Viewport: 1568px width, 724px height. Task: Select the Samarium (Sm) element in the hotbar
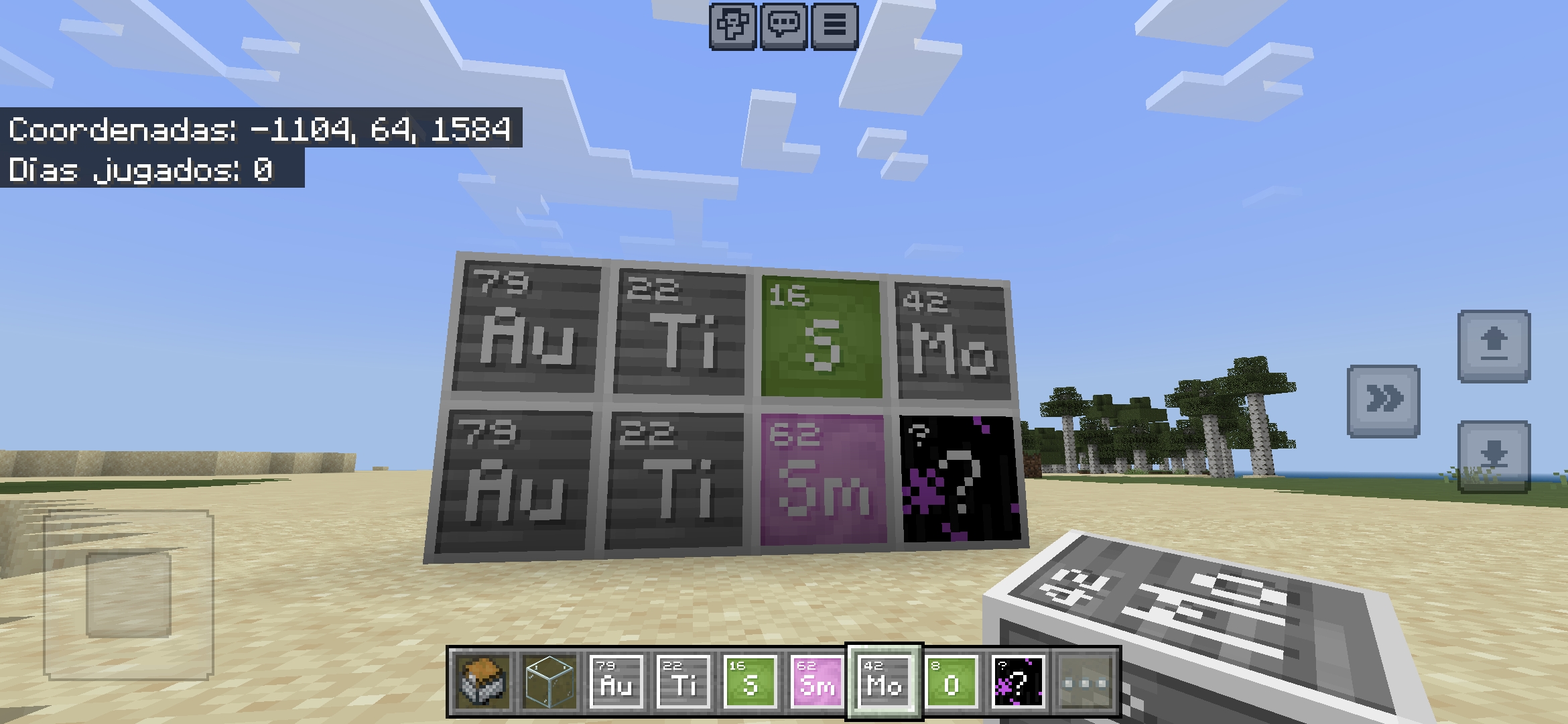click(x=818, y=682)
